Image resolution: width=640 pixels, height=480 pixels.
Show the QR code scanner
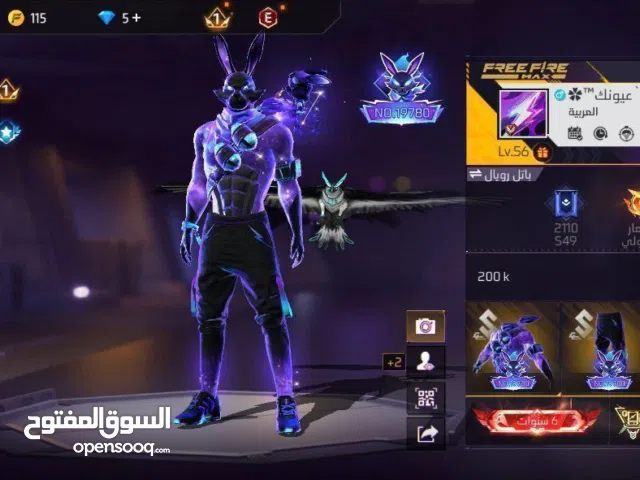(x=425, y=397)
